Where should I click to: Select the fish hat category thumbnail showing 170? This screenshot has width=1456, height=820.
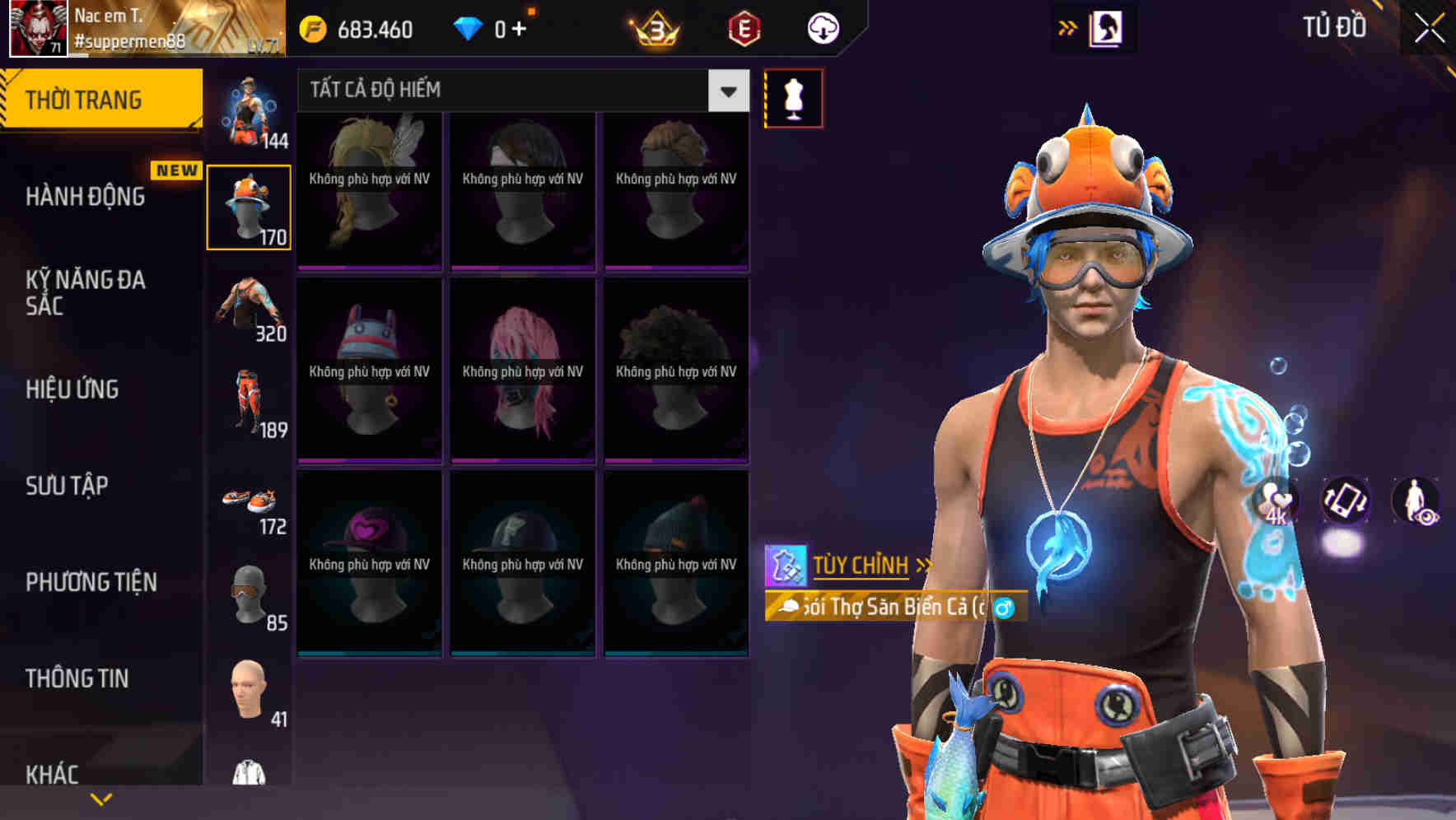pyautogui.click(x=249, y=200)
